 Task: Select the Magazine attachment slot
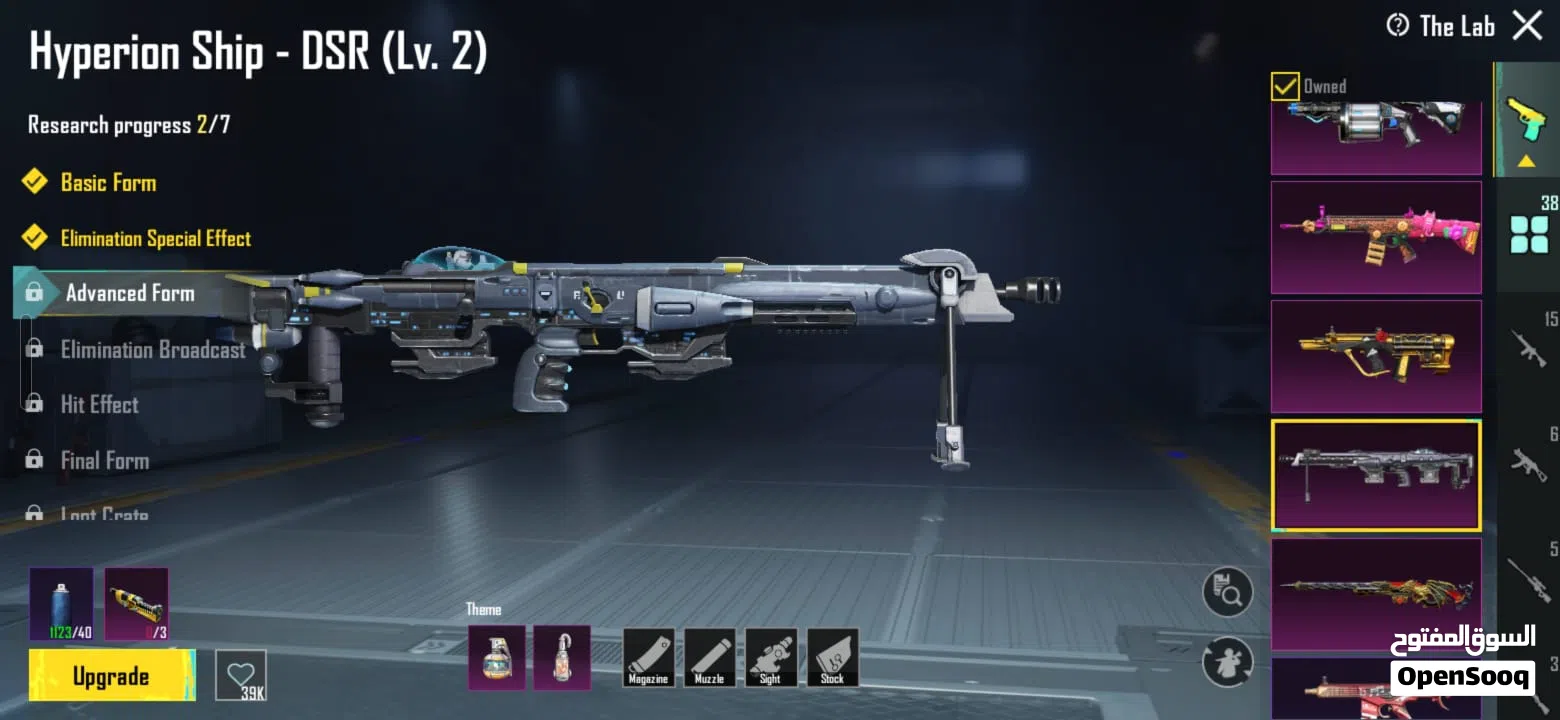coord(648,657)
